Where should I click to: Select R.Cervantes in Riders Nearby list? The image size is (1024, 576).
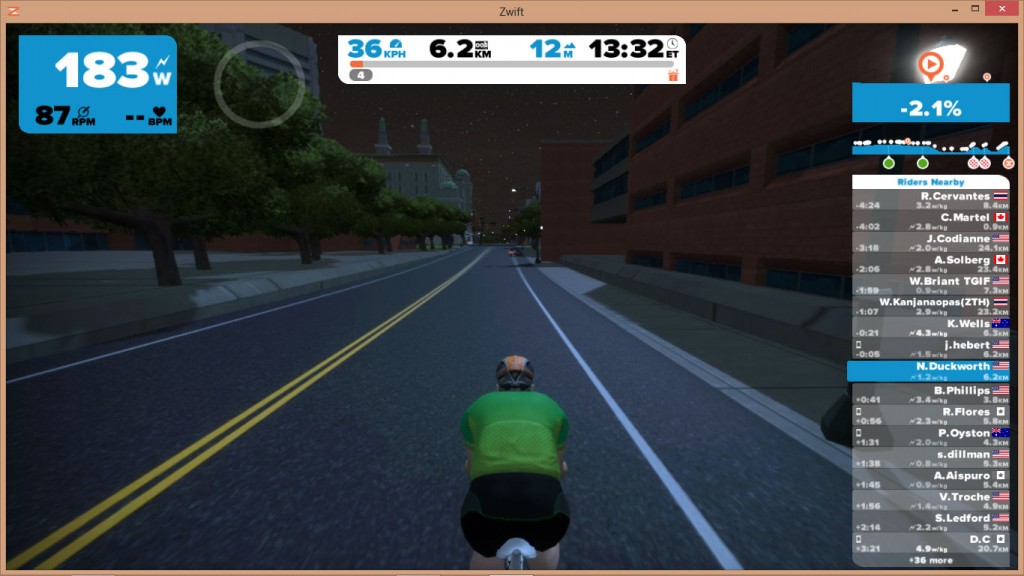coord(930,201)
